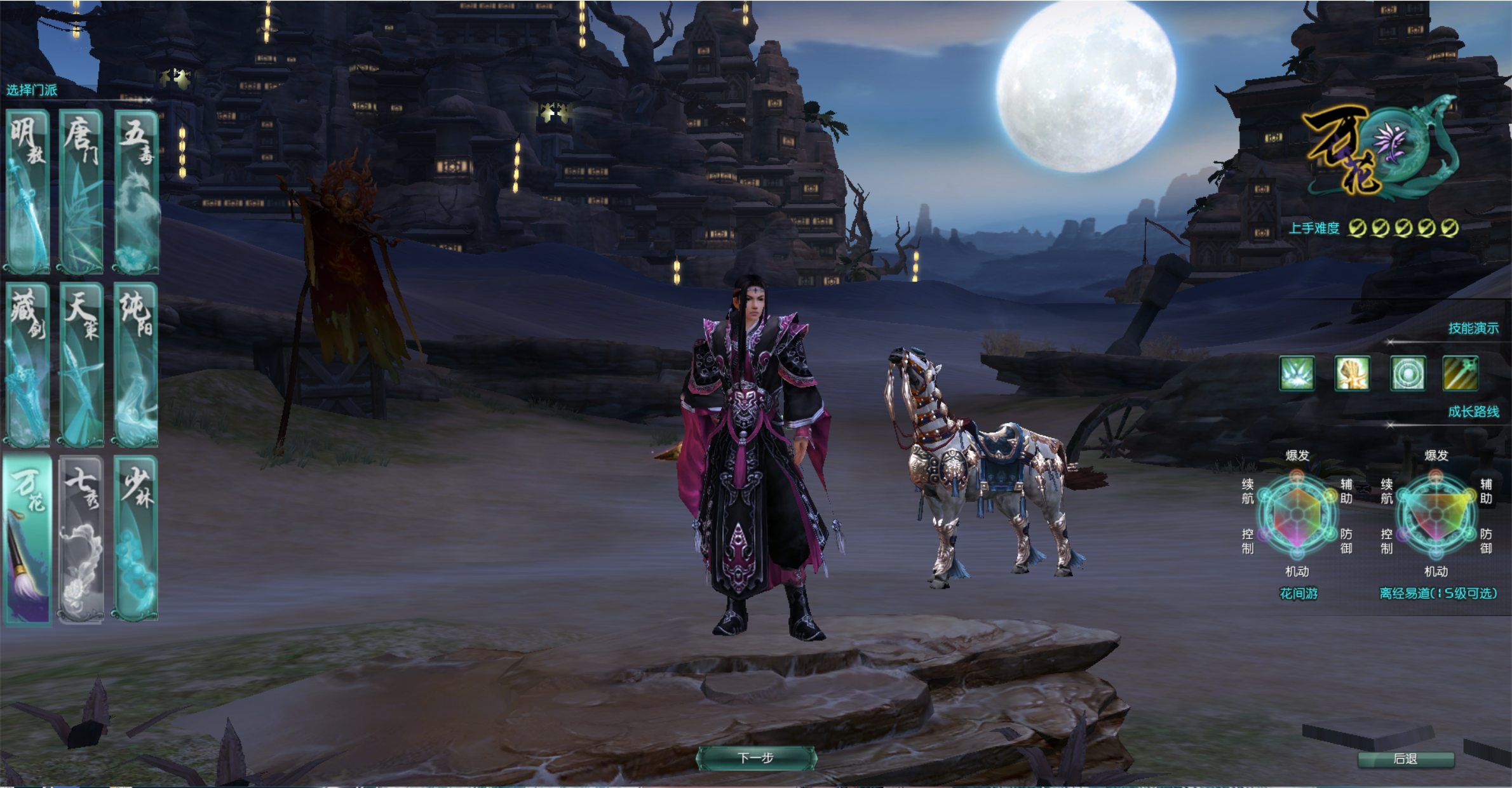Click the 下一步 next step button
Image resolution: width=1512 pixels, height=788 pixels.
(x=756, y=758)
